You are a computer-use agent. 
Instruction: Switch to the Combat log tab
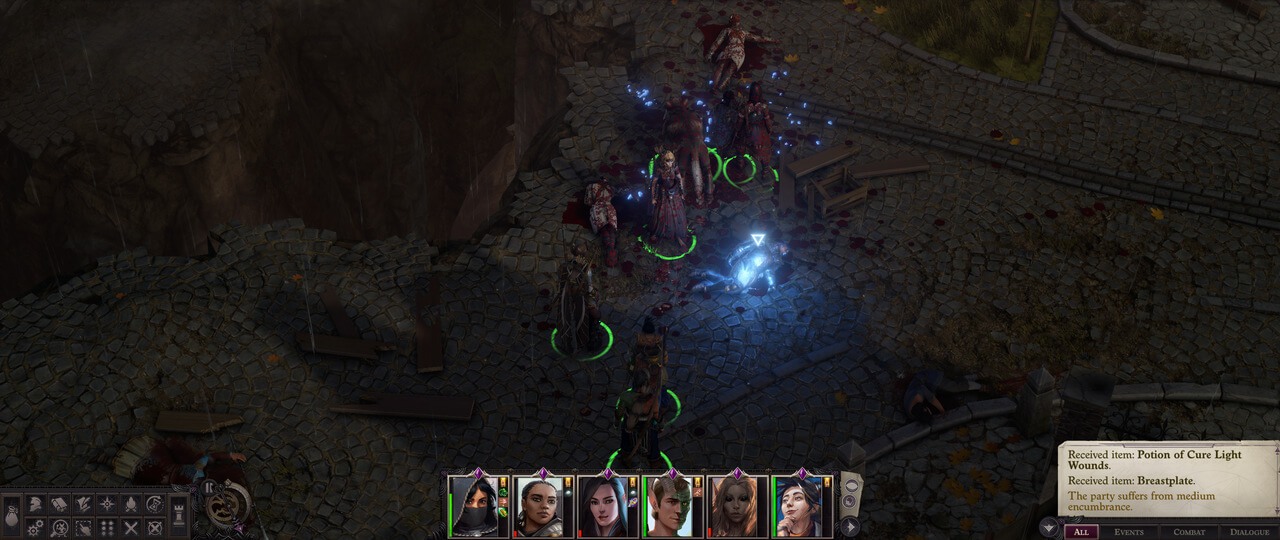(x=1189, y=532)
